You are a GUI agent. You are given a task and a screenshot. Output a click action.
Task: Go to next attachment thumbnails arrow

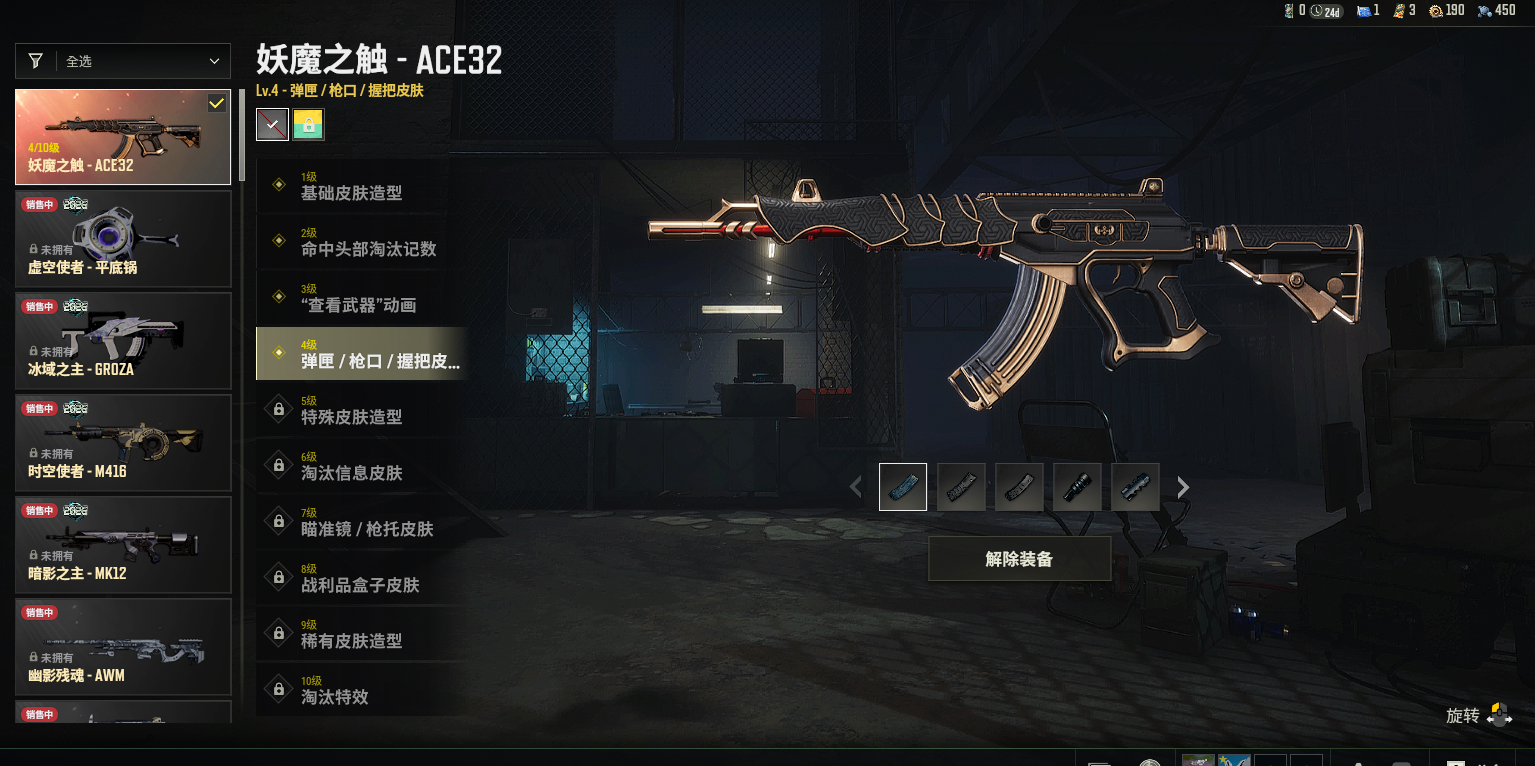(x=1184, y=487)
